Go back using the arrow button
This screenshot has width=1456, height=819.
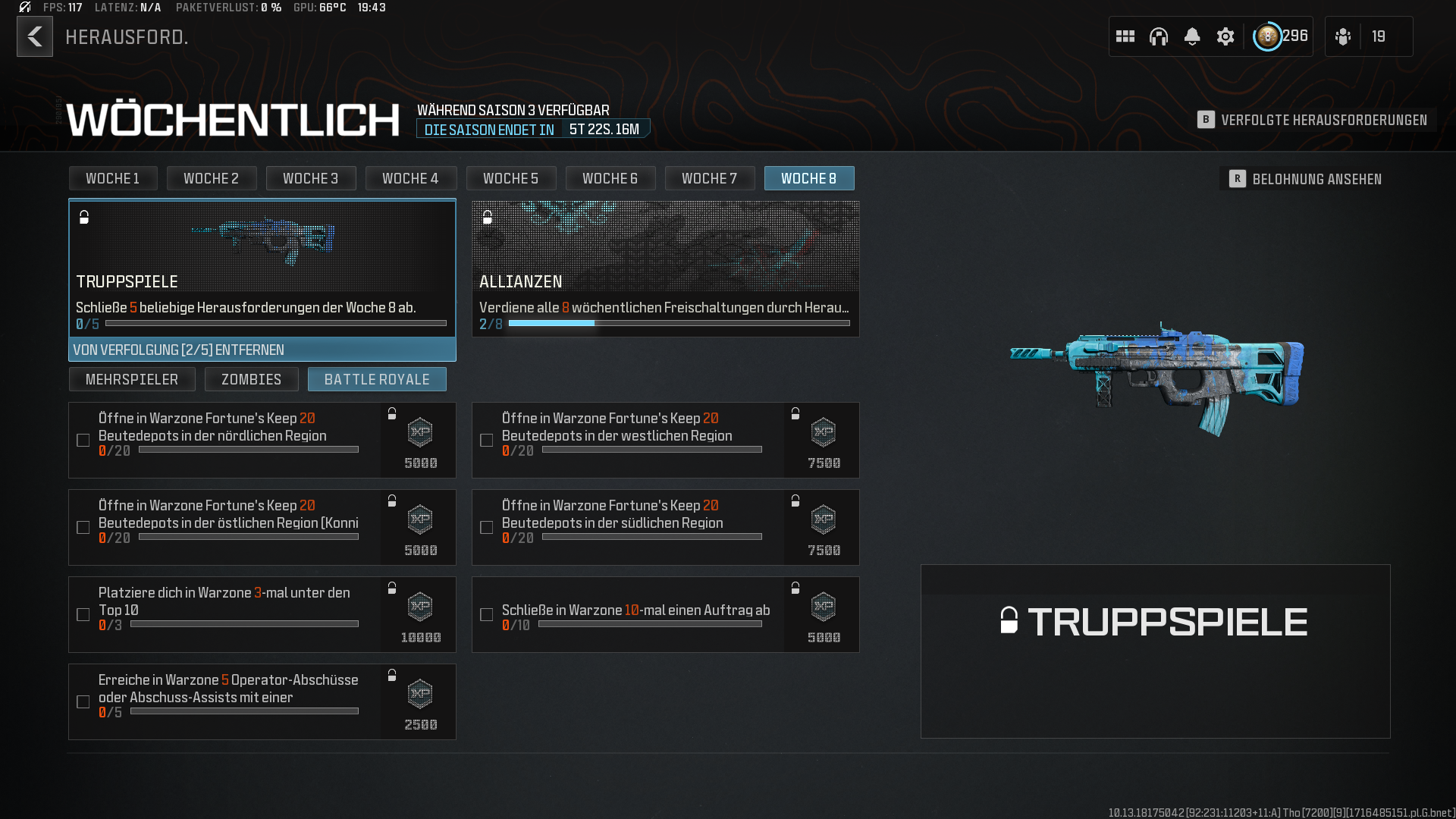pyautogui.click(x=35, y=36)
